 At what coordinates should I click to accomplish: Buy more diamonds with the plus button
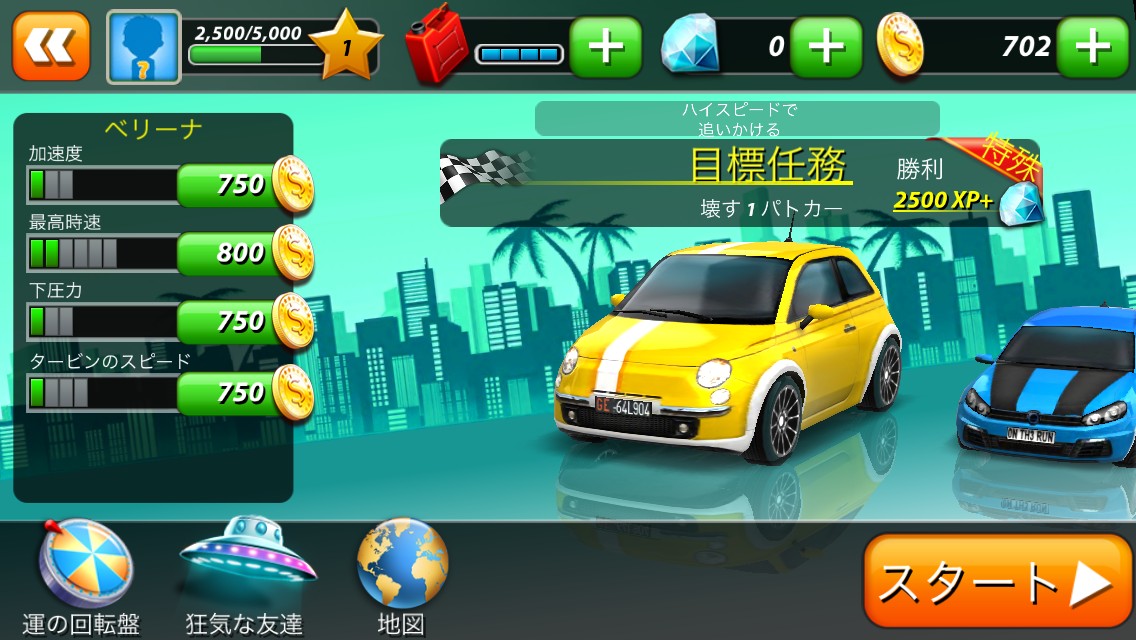pyautogui.click(x=826, y=46)
